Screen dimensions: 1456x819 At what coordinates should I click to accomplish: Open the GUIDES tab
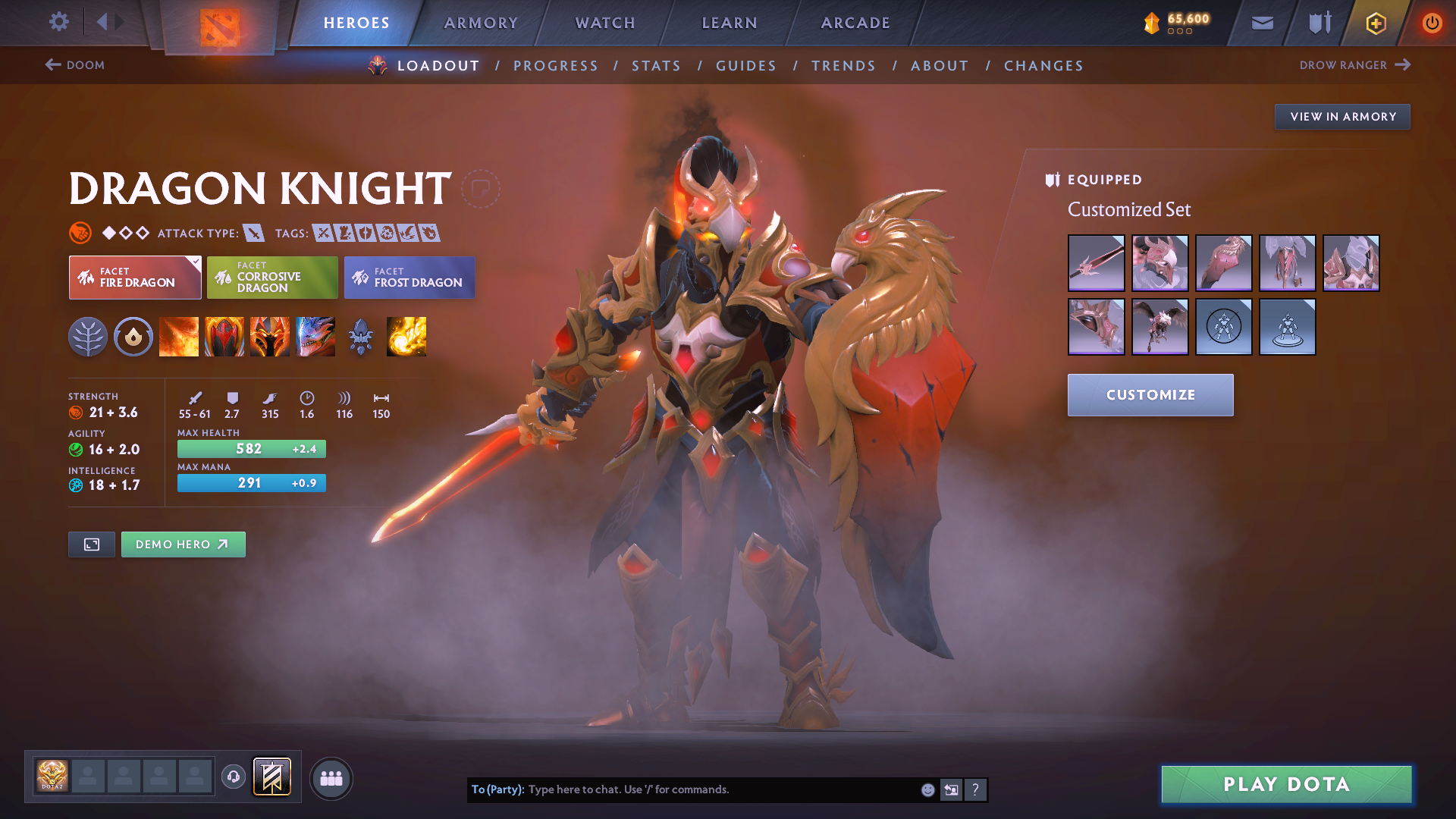pyautogui.click(x=746, y=66)
